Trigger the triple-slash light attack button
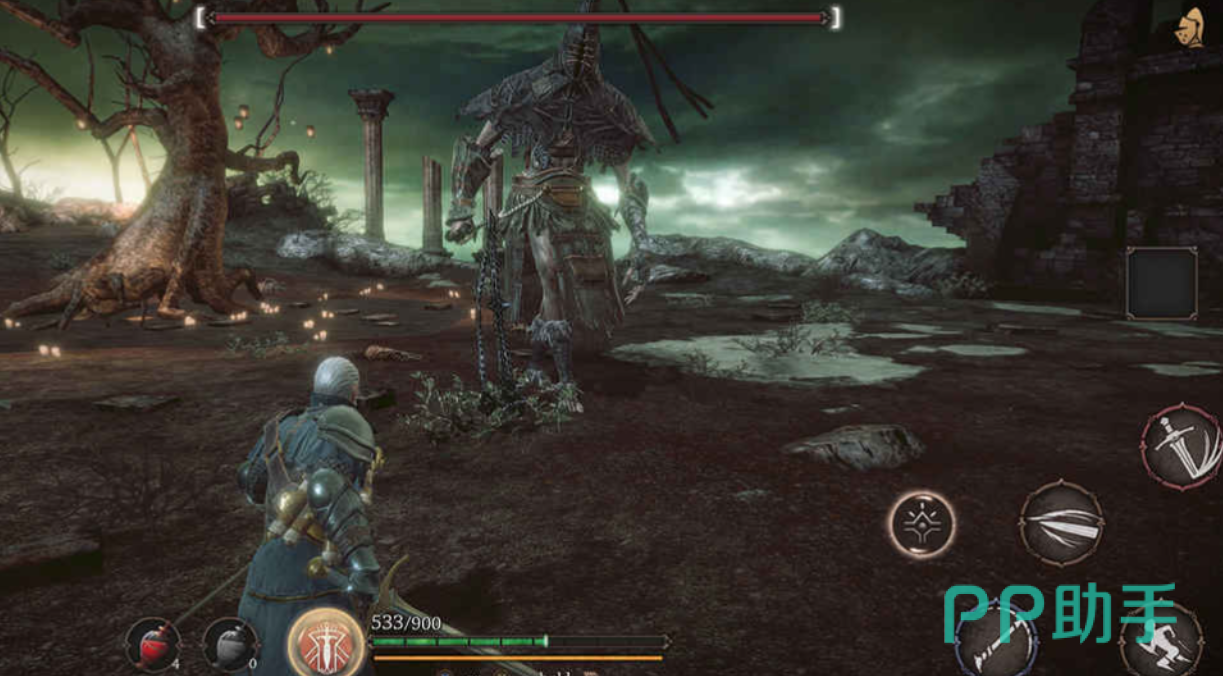This screenshot has width=1223, height=676. coord(1061,523)
